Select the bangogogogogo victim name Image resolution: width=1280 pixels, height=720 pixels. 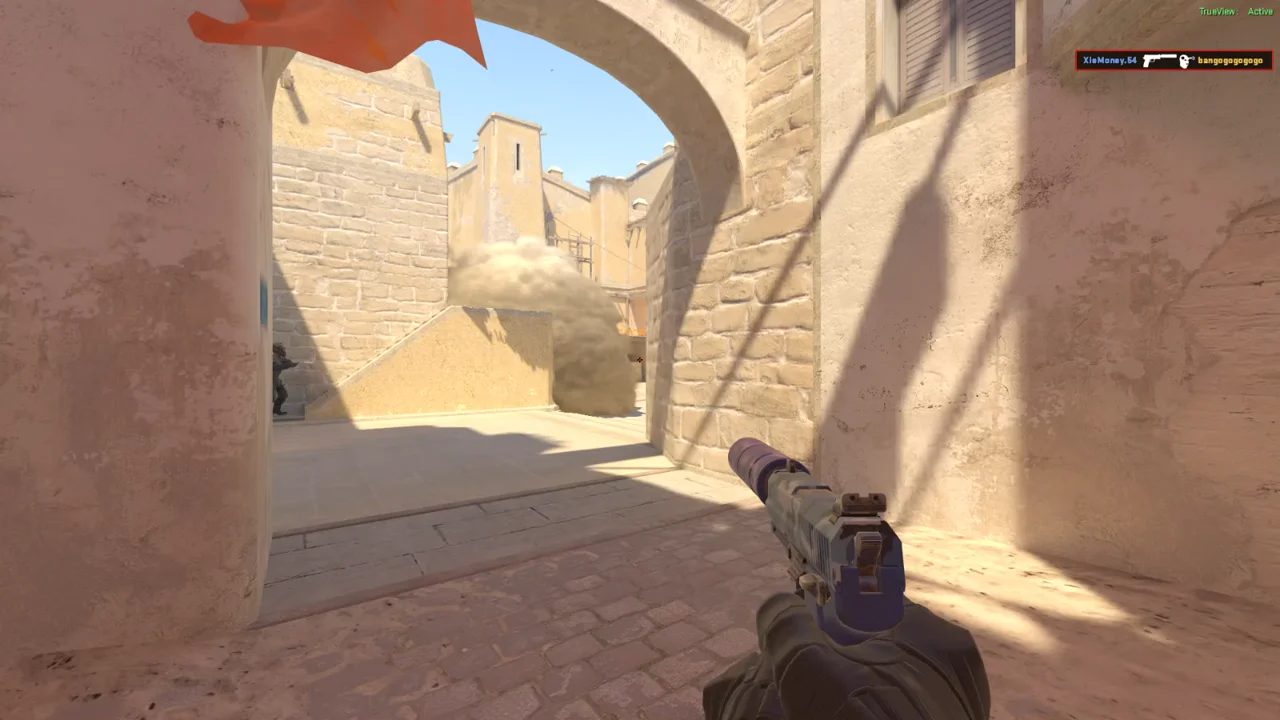pos(1232,61)
